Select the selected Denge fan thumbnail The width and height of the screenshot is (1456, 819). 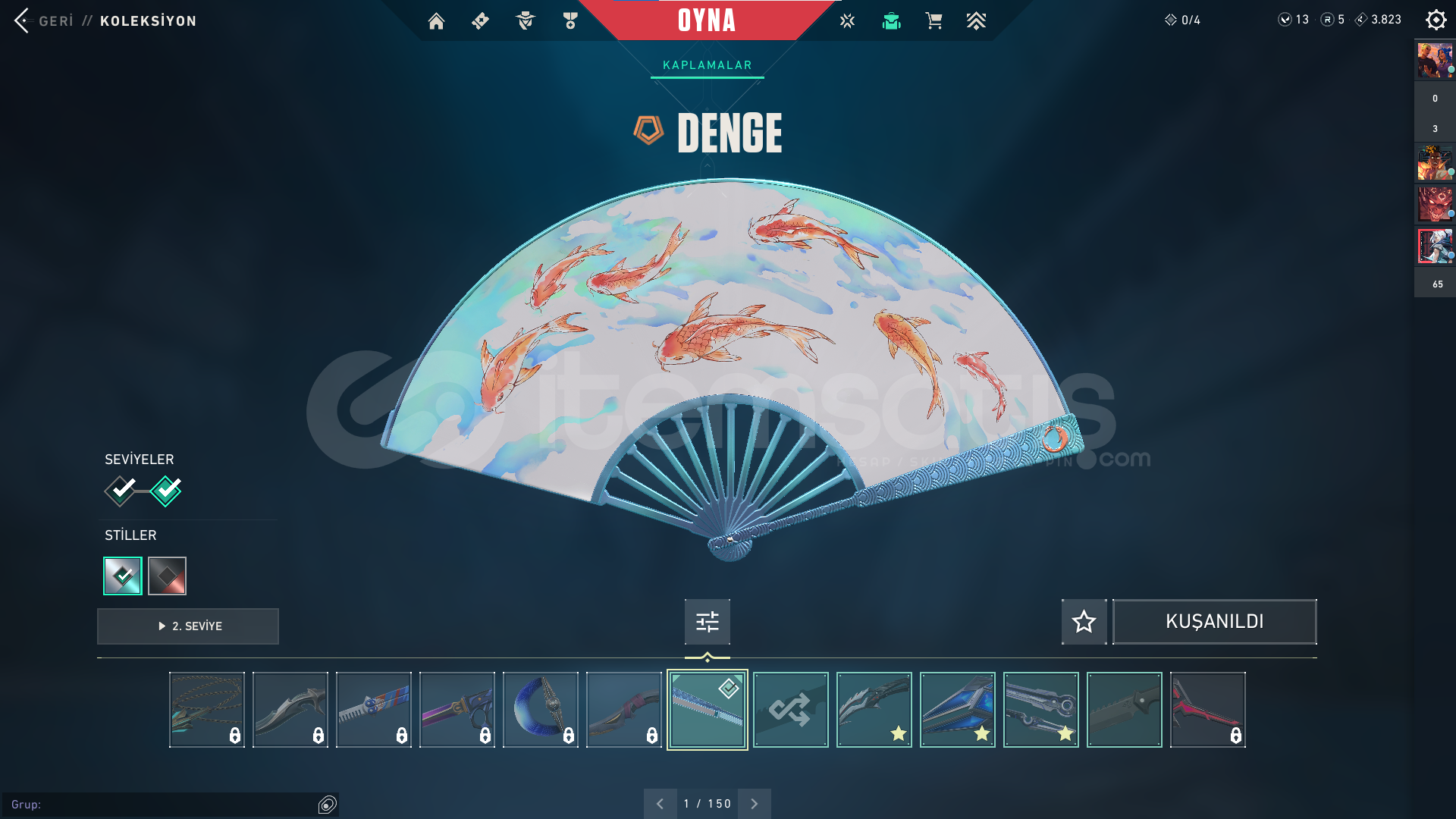pyautogui.click(x=707, y=710)
